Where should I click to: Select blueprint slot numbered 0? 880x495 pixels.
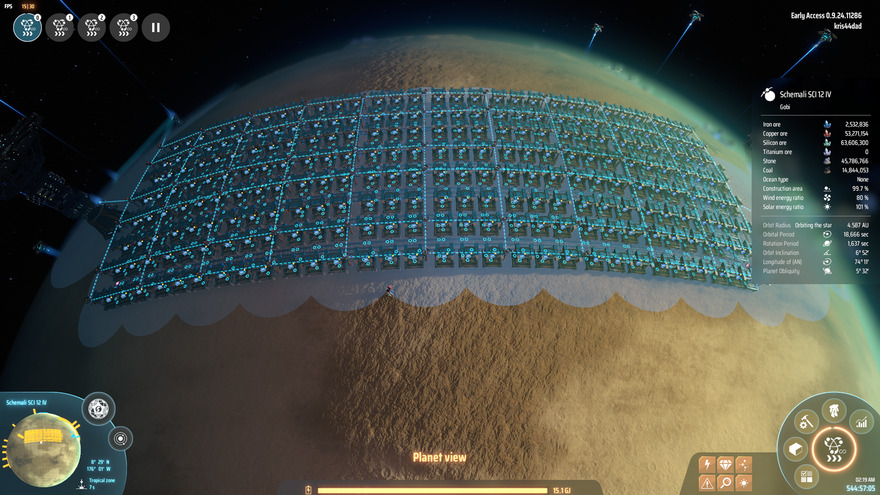[28, 28]
